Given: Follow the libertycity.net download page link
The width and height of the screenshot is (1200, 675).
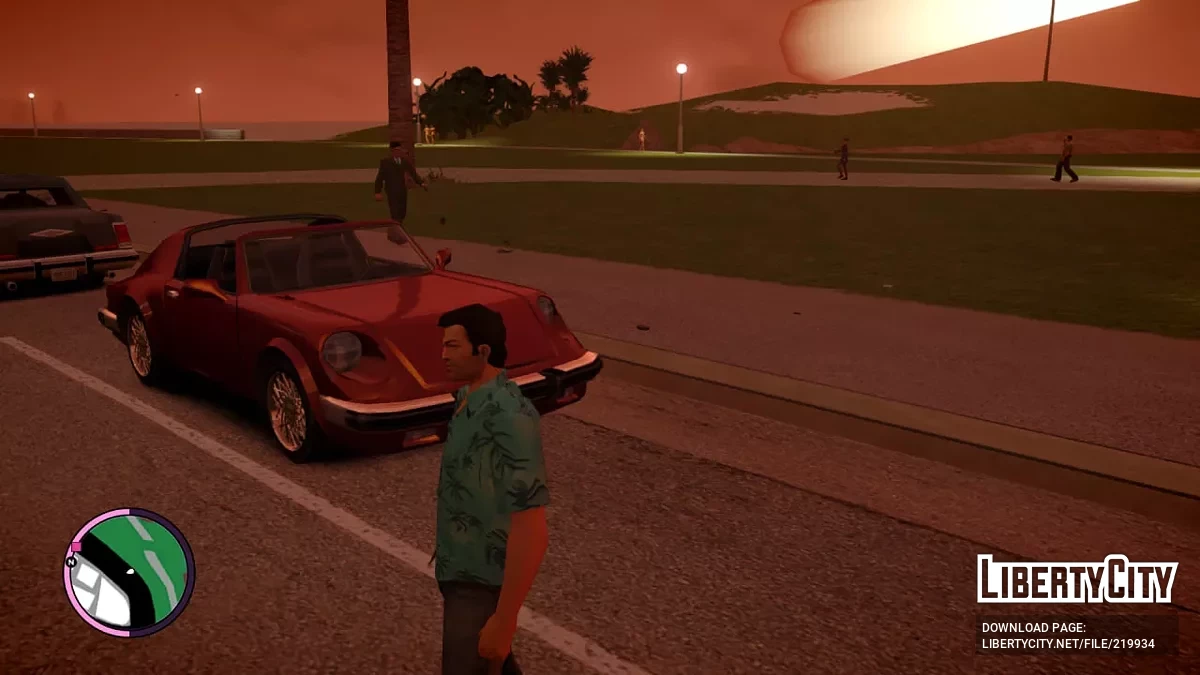Looking at the screenshot, I should click(x=1068, y=643).
